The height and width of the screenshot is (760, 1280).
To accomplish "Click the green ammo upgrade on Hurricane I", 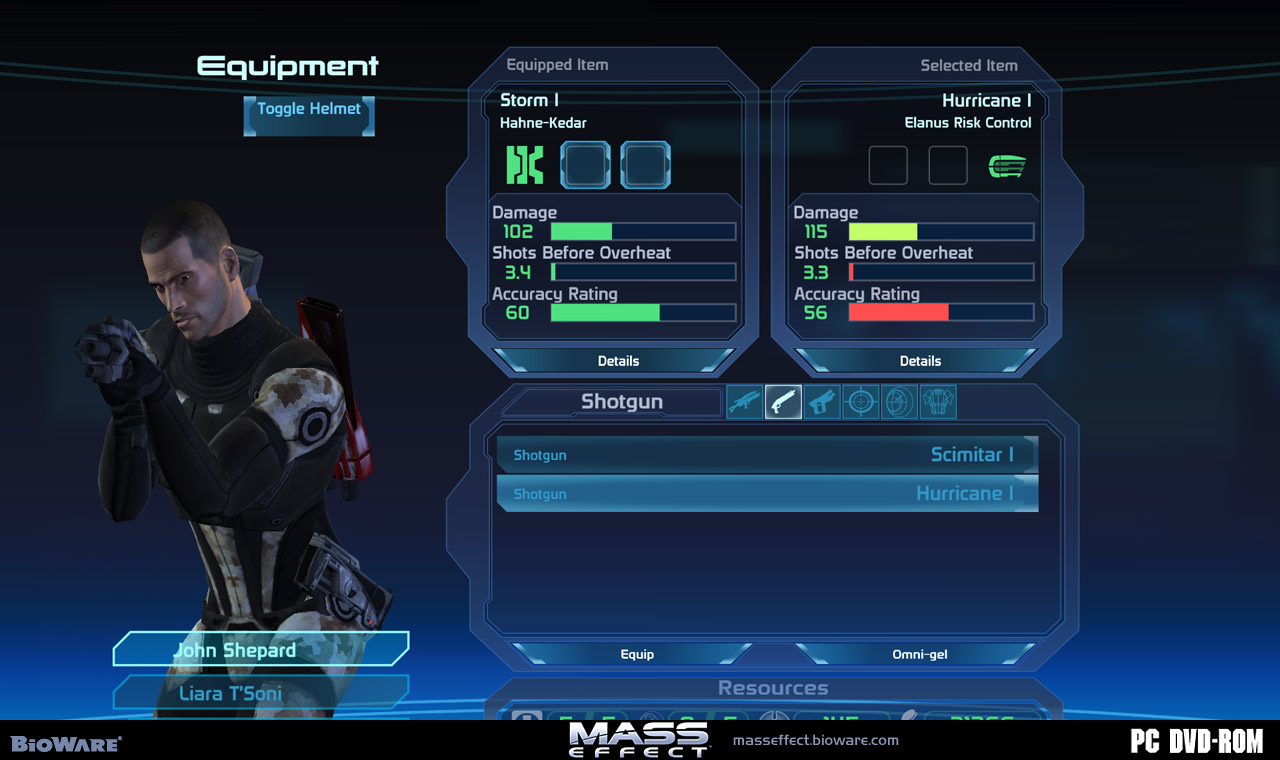I will tap(1007, 166).
